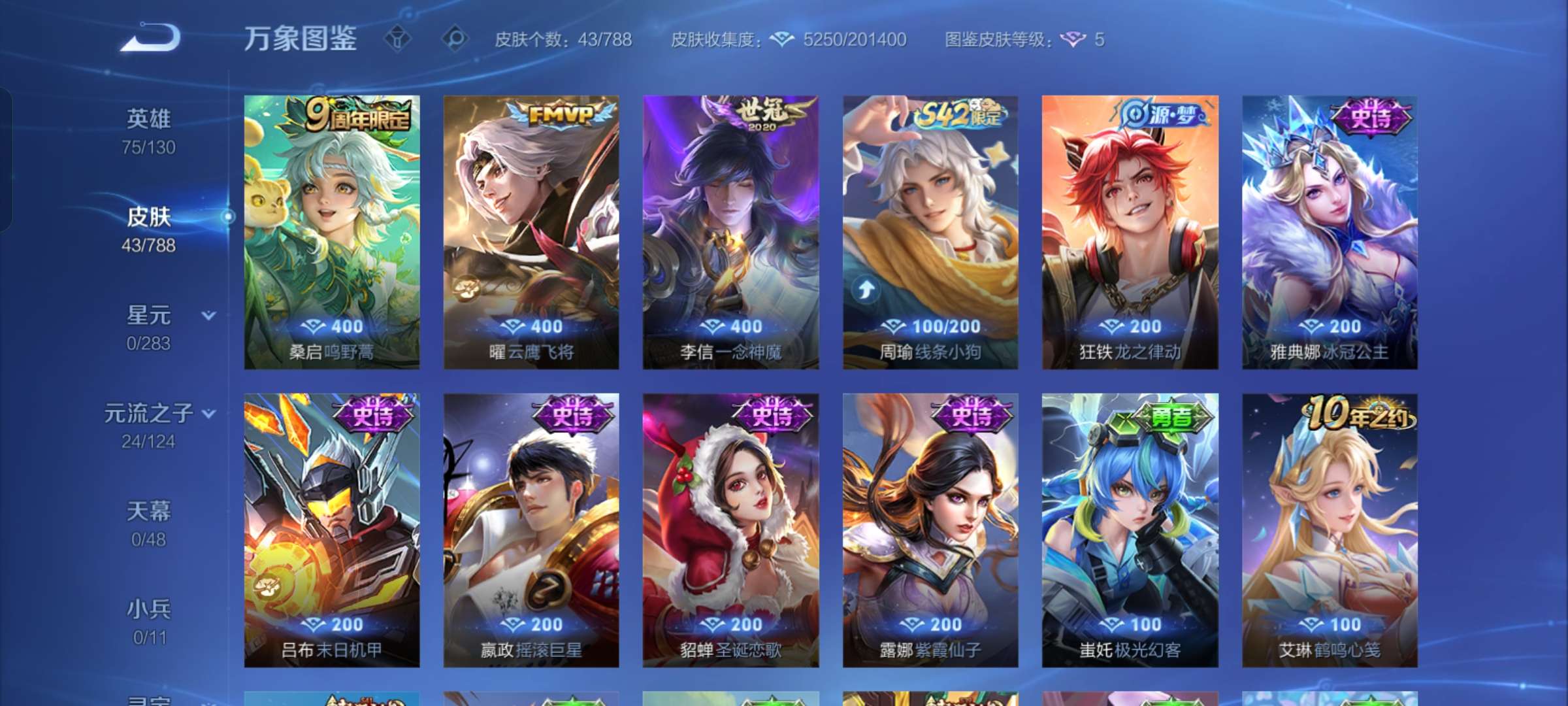
Task: Collapse the 星元 chevron arrow
Action: [208, 315]
